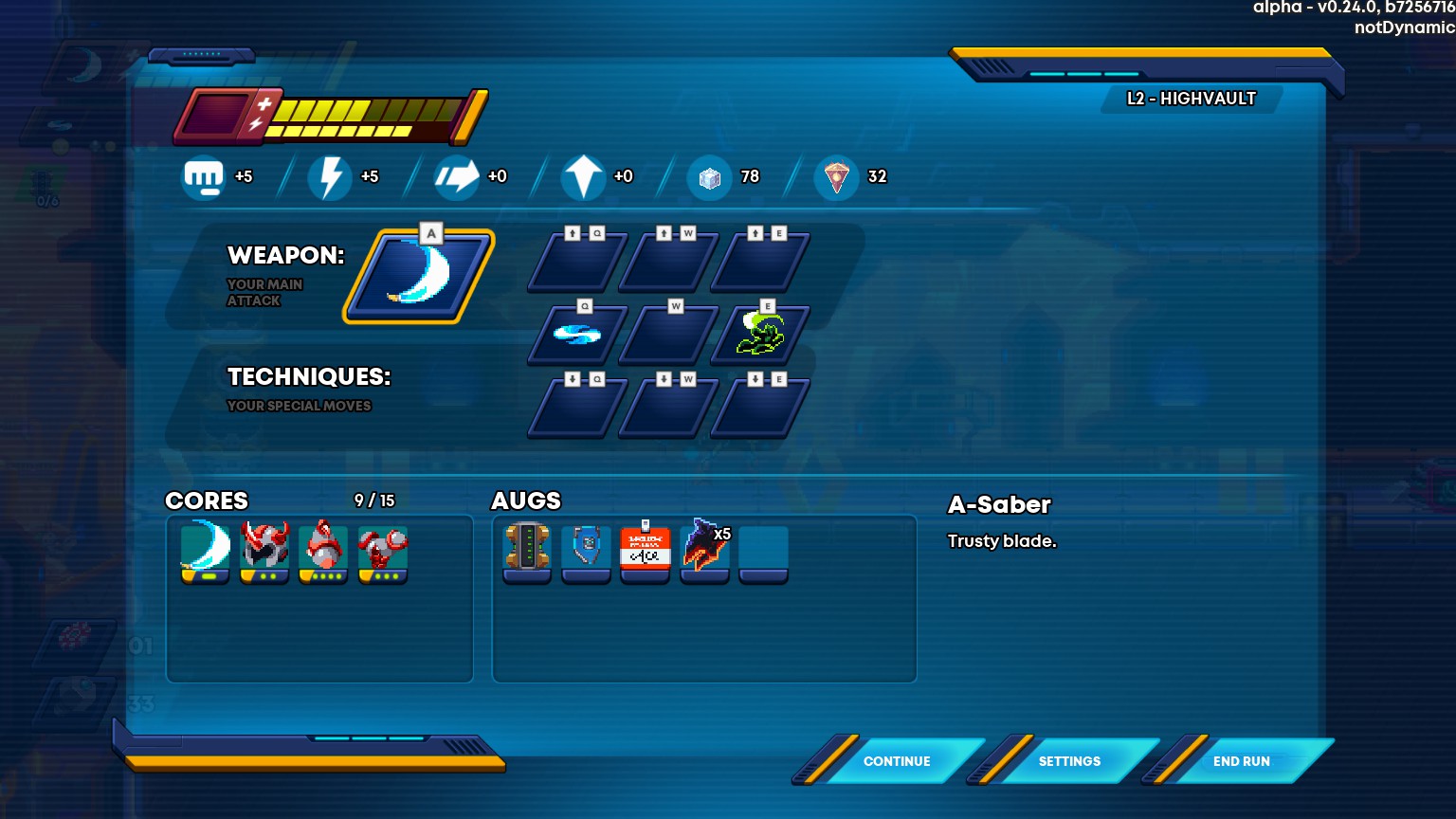Select the green shadow dash technique
Image resolution: width=1456 pixels, height=819 pixels.
(760, 336)
